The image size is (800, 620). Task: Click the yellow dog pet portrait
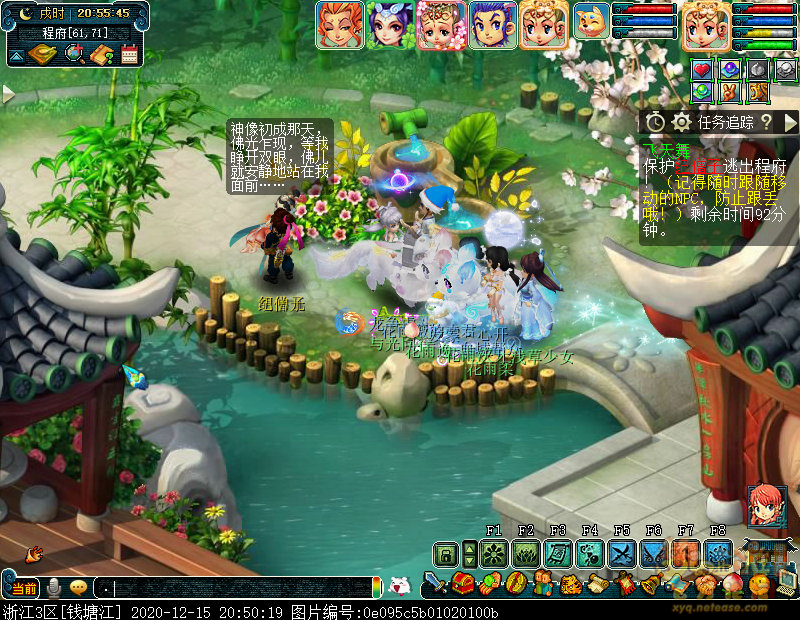591,21
